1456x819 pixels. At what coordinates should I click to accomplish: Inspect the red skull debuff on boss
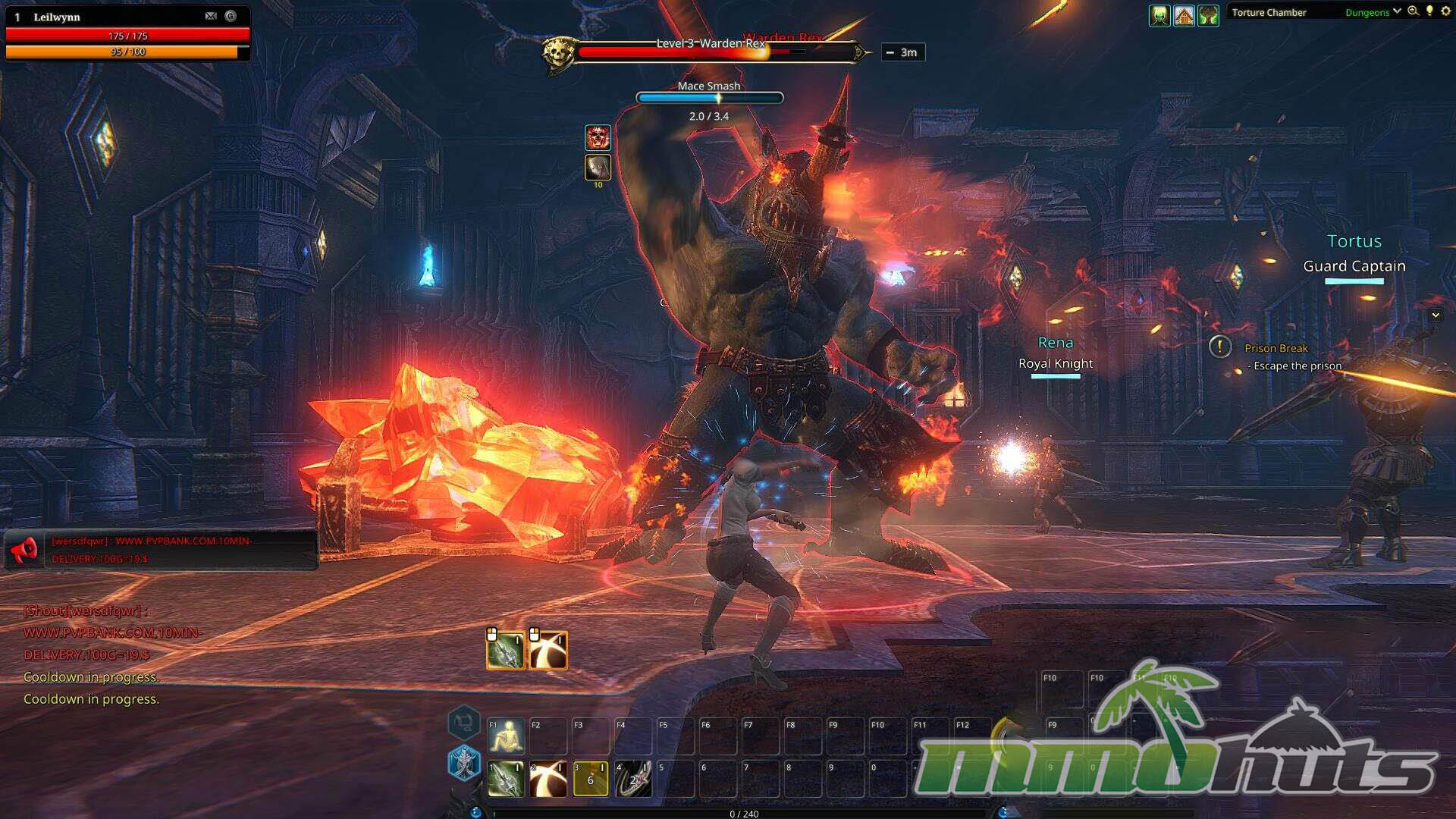(x=598, y=137)
